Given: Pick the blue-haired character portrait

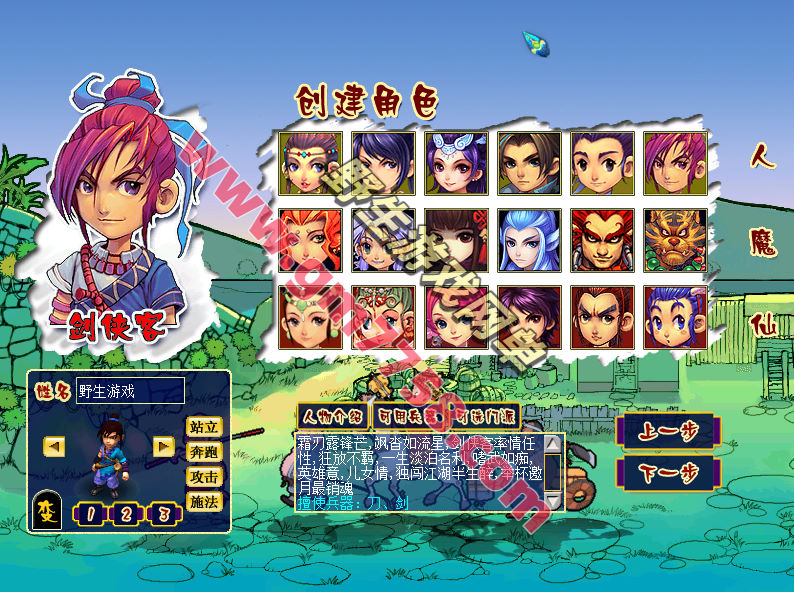Looking at the screenshot, I should [528, 240].
